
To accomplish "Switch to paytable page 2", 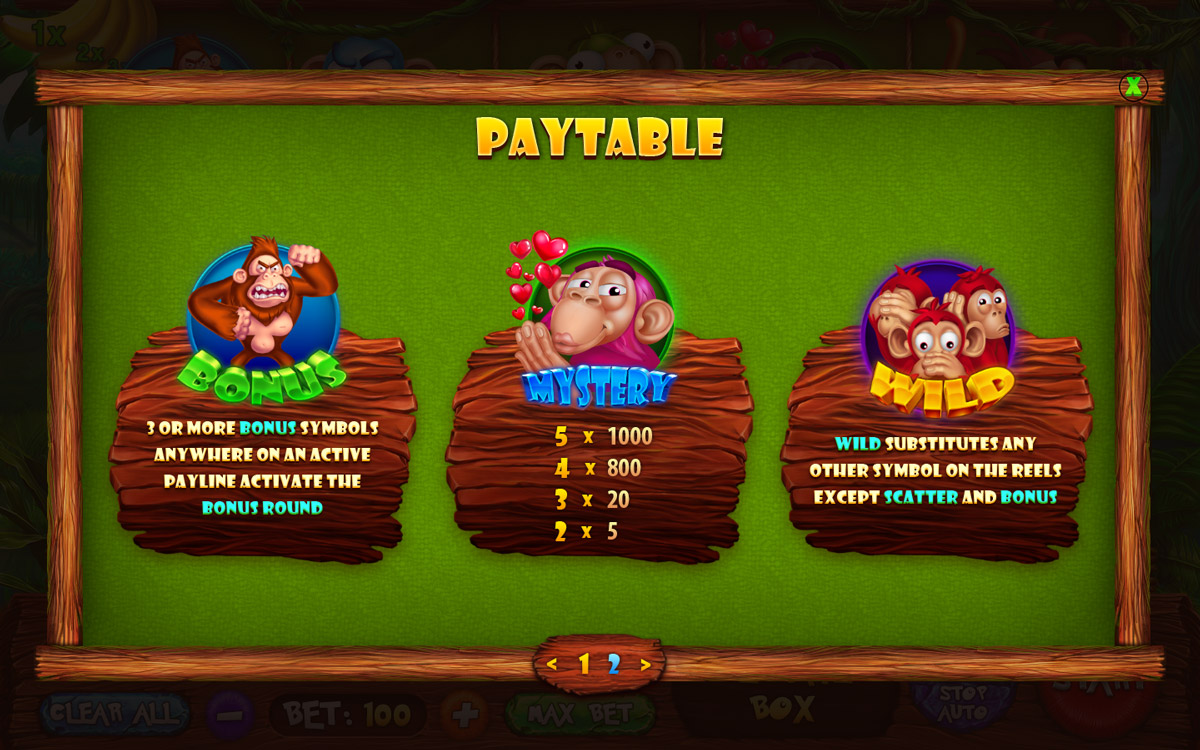I will 614,664.
